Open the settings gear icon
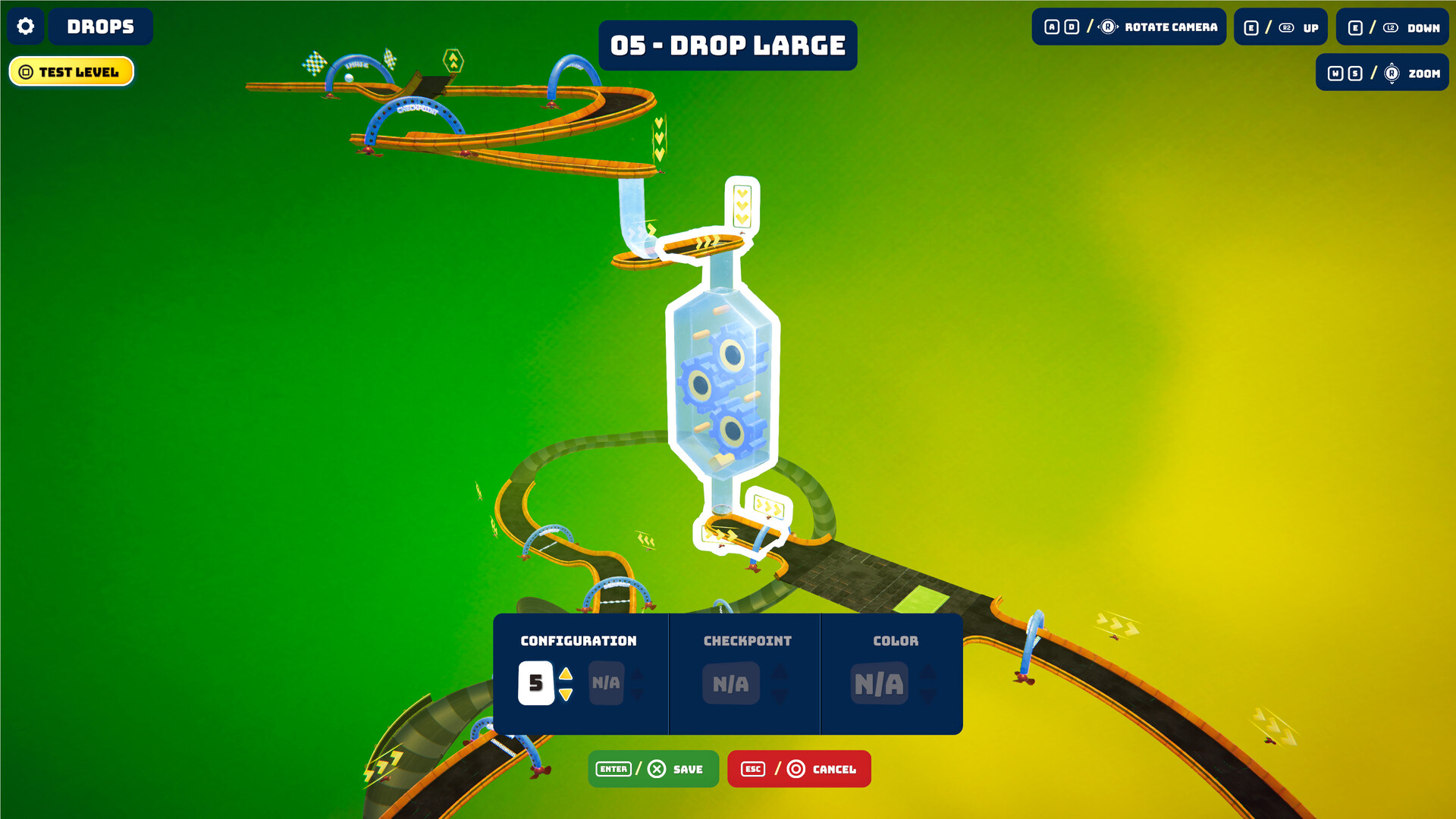 click(x=26, y=27)
